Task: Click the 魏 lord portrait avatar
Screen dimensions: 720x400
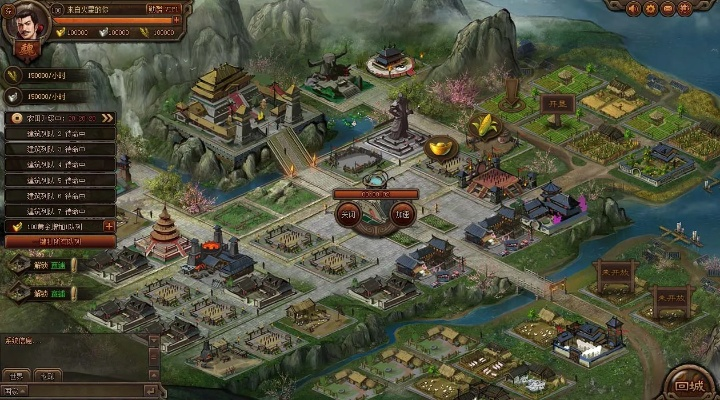Action: coord(22,24)
